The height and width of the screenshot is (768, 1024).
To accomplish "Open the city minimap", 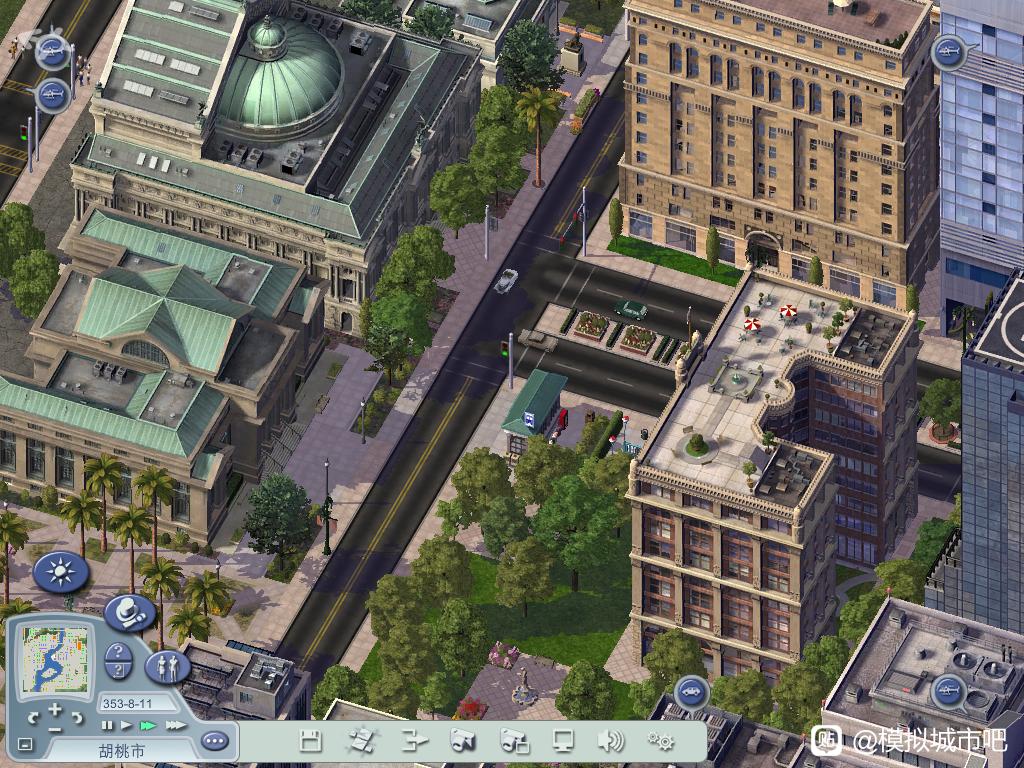I will (x=56, y=661).
